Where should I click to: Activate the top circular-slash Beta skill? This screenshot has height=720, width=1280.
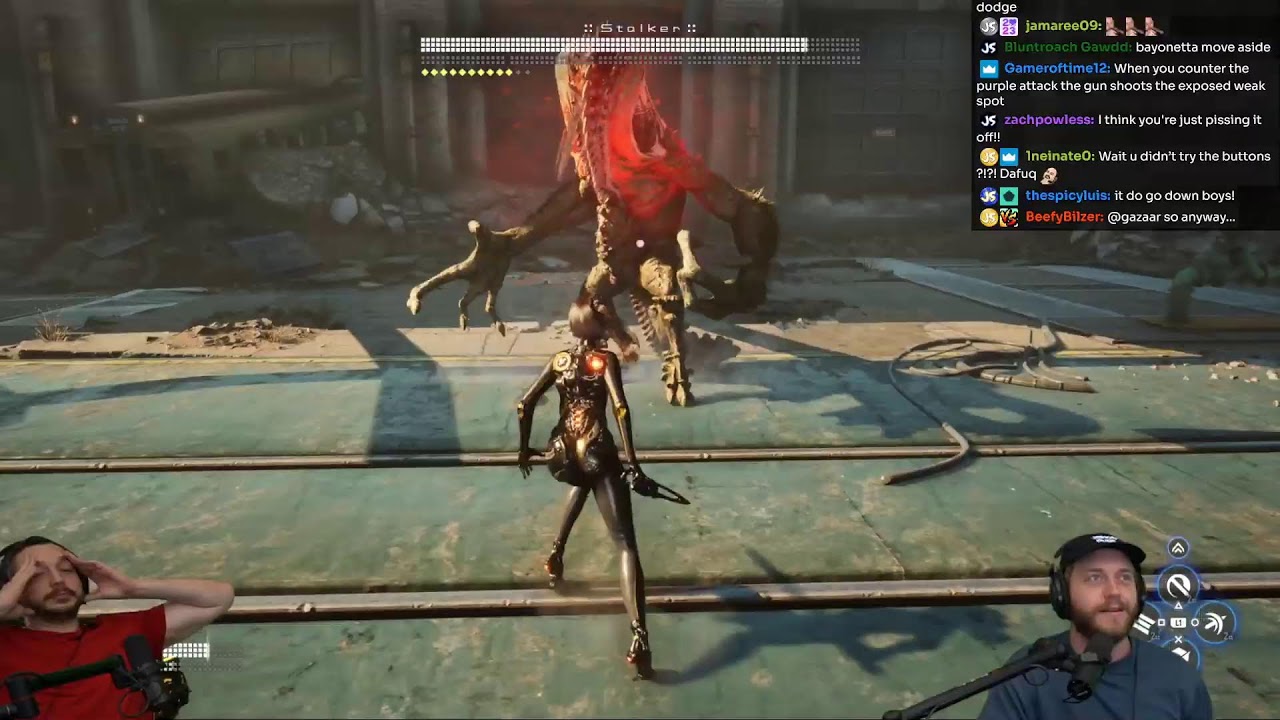(1179, 586)
